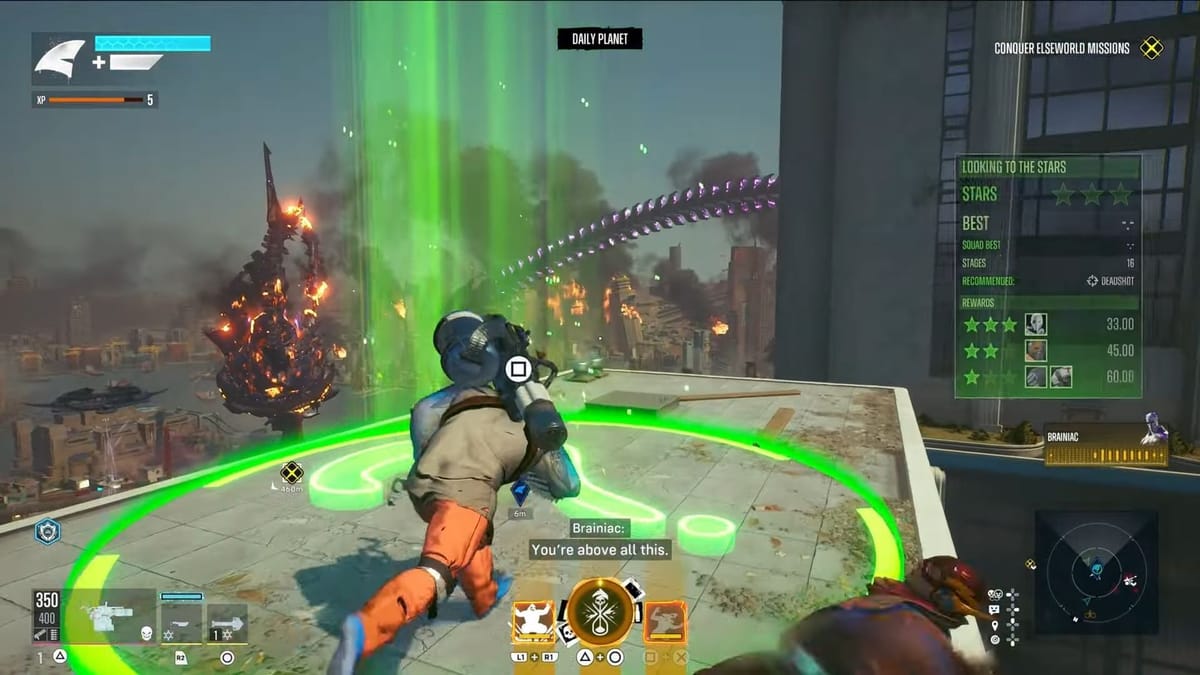The image size is (1200, 675).
Task: Select the King Shark character portrait
Action: 60,59
